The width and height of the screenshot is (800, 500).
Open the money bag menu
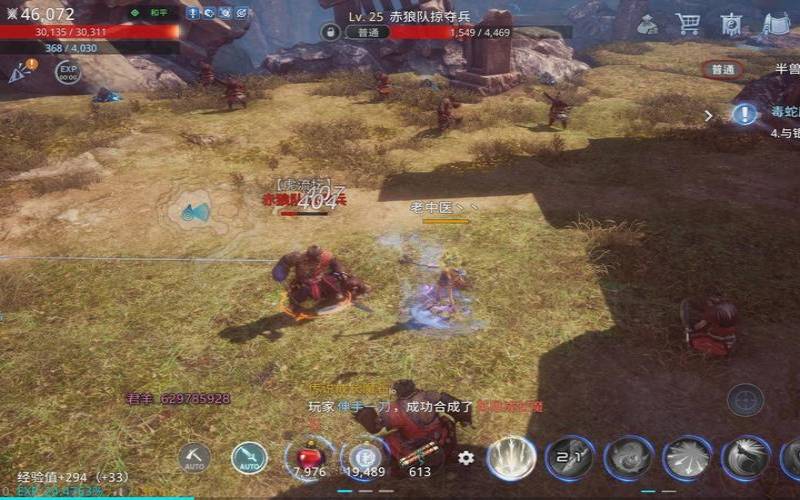coord(648,22)
